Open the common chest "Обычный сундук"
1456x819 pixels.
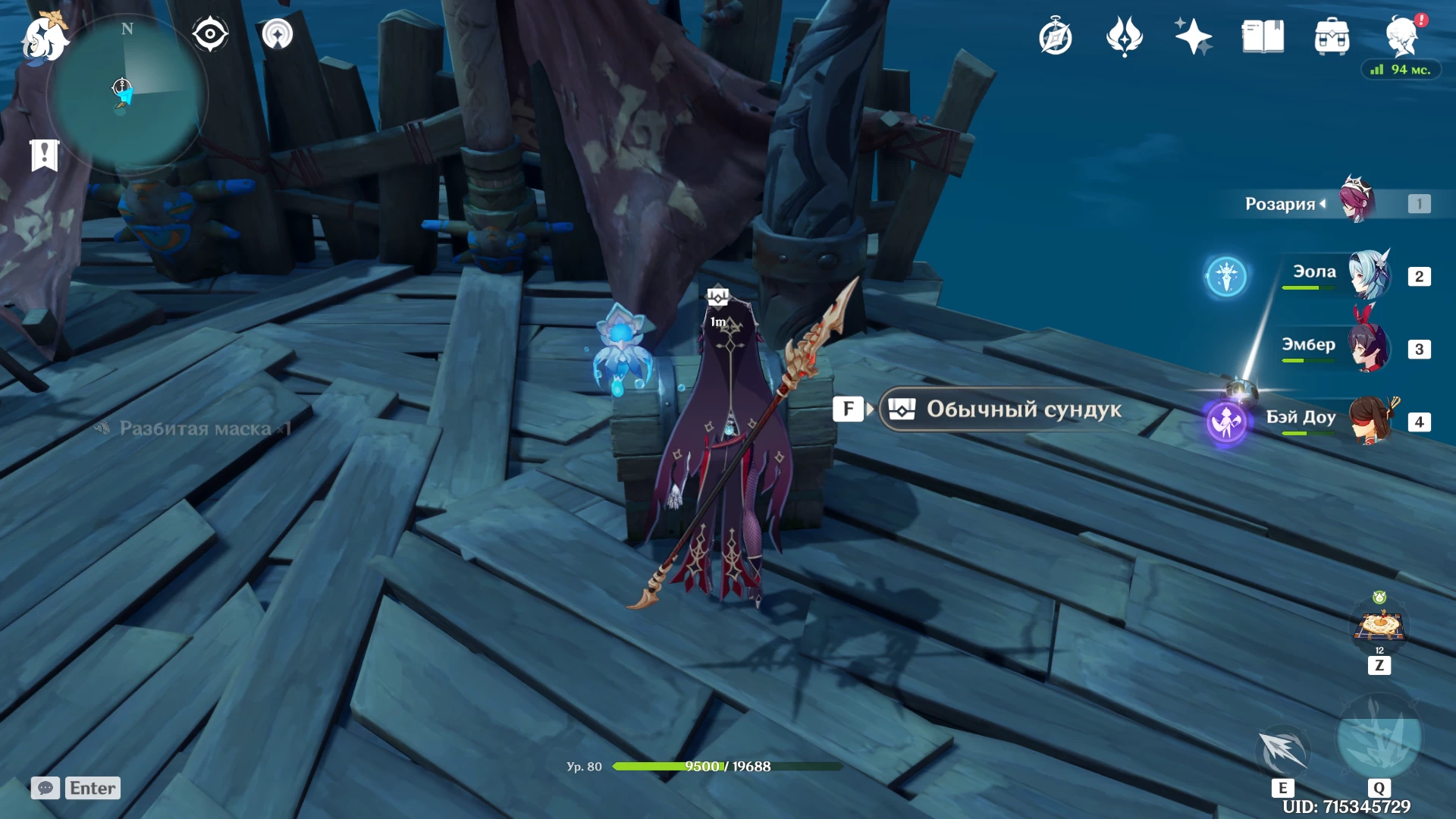(x=1001, y=409)
